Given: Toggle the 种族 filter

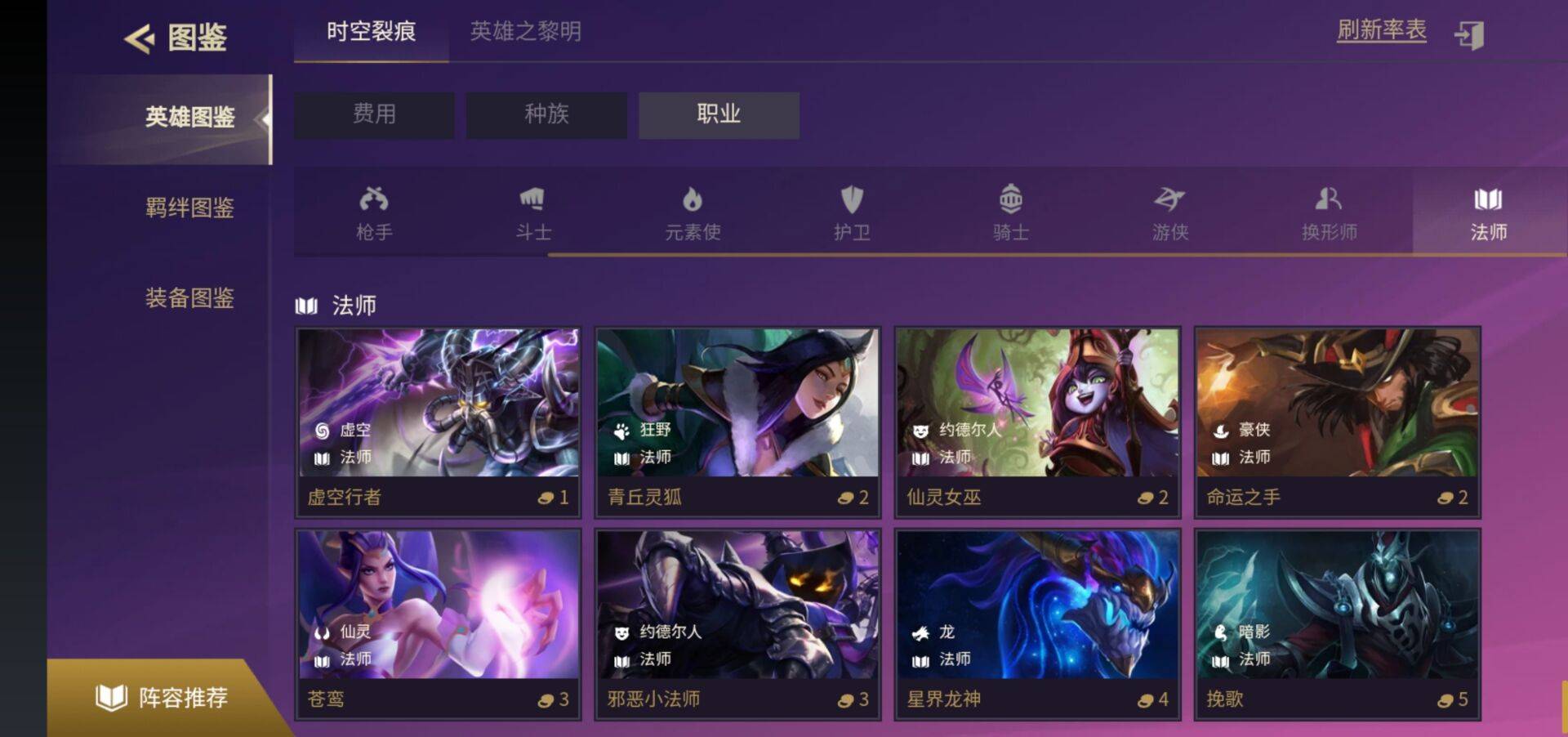Looking at the screenshot, I should [x=546, y=115].
